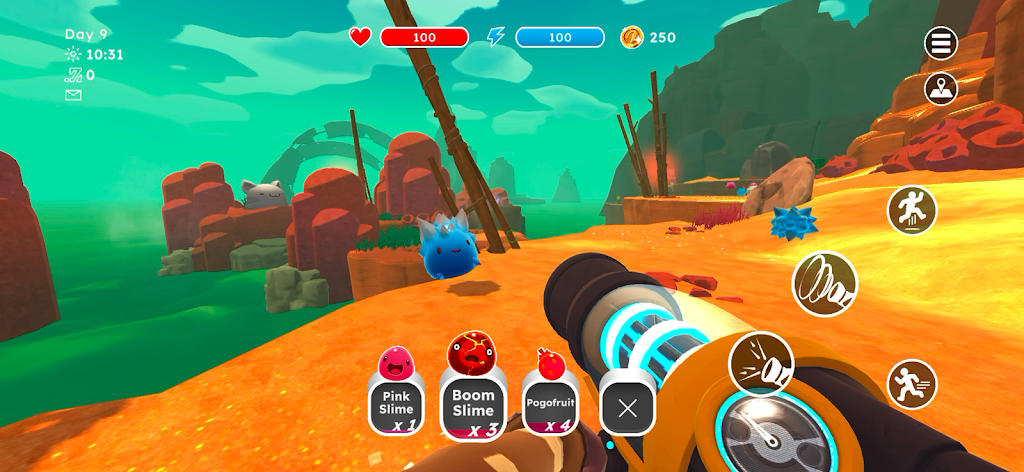The height and width of the screenshot is (472, 1024).
Task: Activate the vacuum suck button
Action: (x=825, y=283)
